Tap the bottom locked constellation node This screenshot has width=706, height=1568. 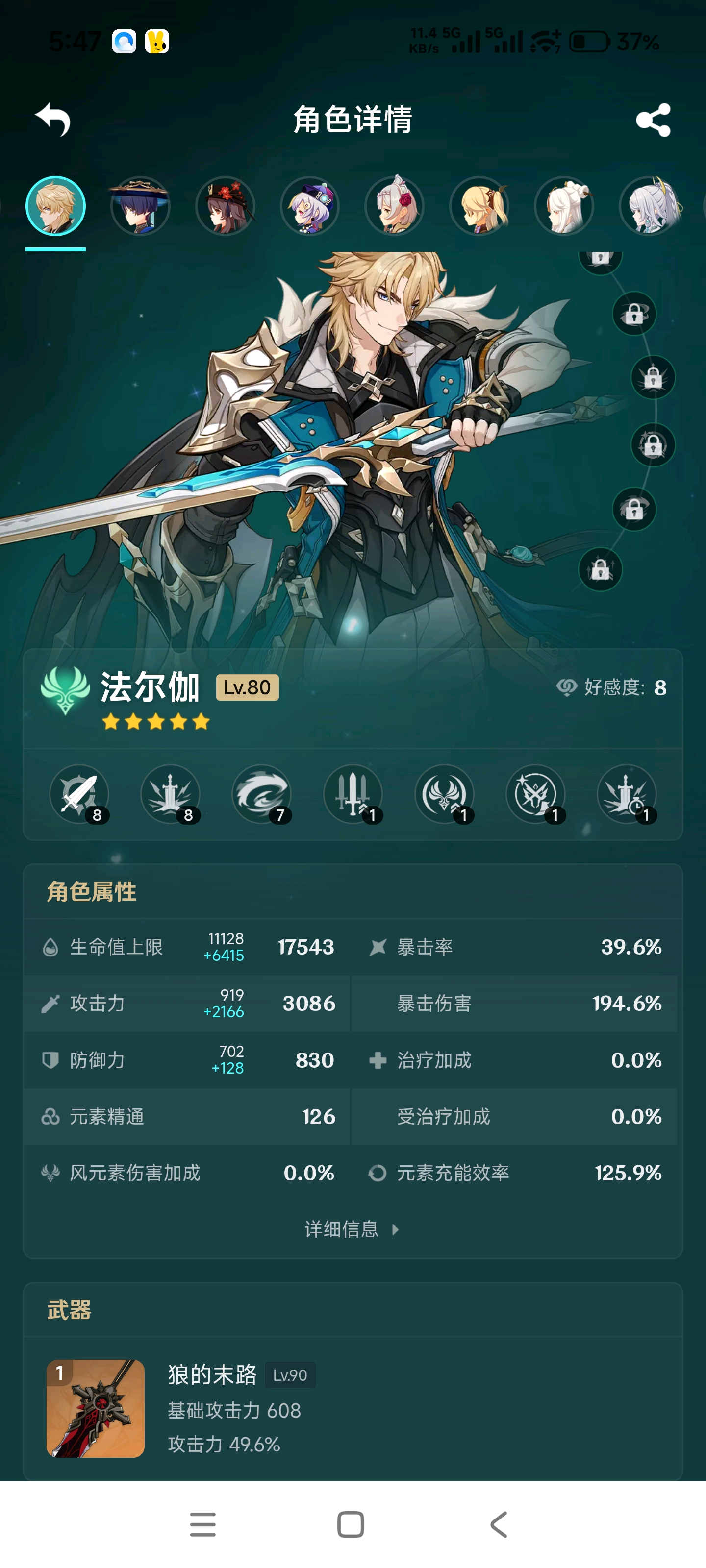coord(601,570)
